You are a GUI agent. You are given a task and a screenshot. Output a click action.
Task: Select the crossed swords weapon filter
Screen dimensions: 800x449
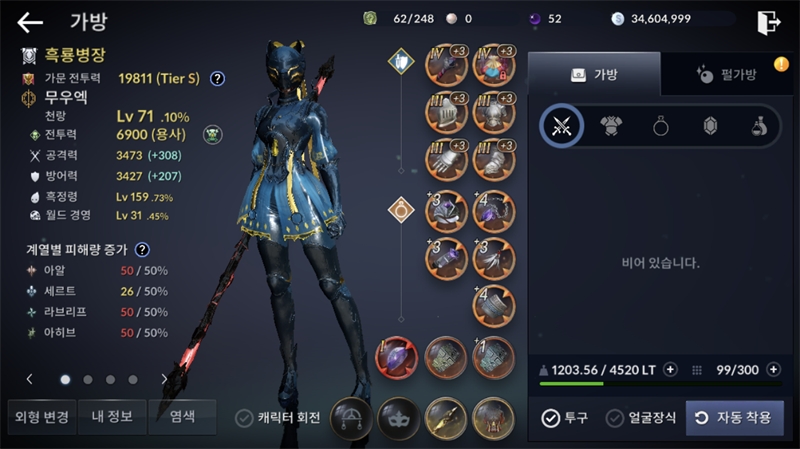562,126
